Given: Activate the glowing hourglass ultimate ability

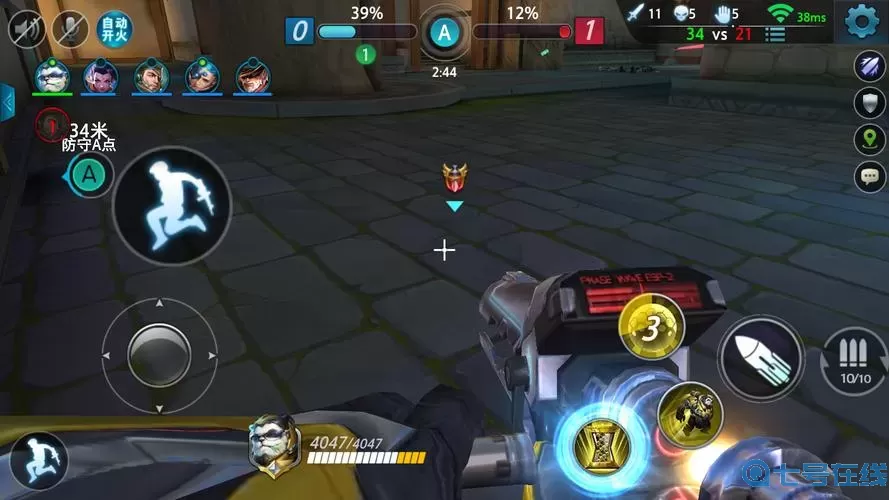Looking at the screenshot, I should 602,441.
